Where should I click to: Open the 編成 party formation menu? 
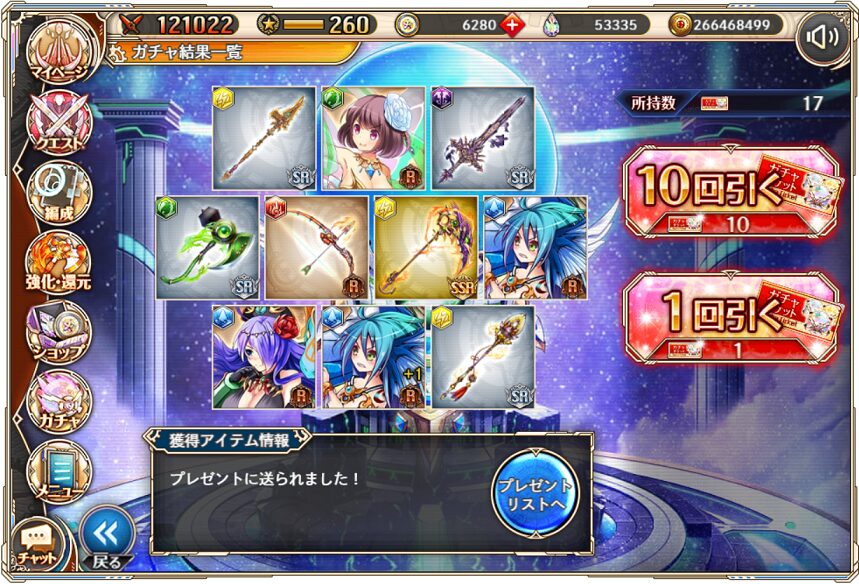[x=59, y=192]
